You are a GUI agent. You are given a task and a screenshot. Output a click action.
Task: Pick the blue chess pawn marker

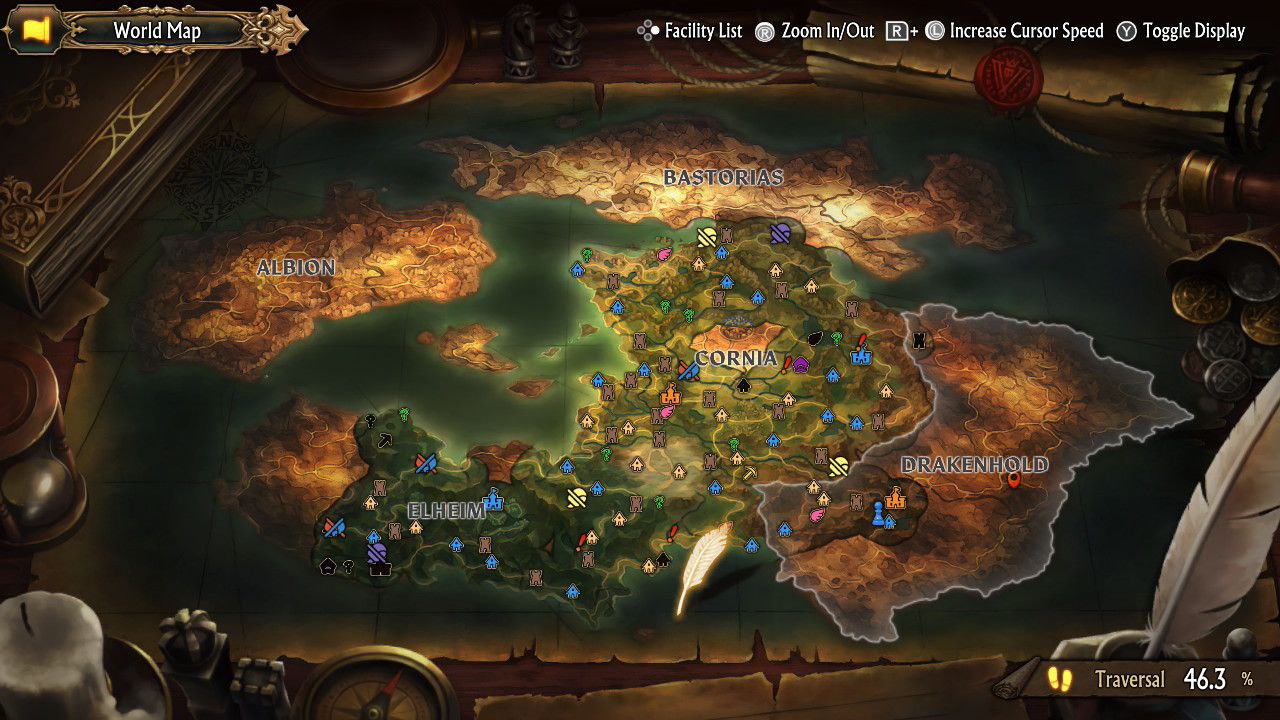878,513
